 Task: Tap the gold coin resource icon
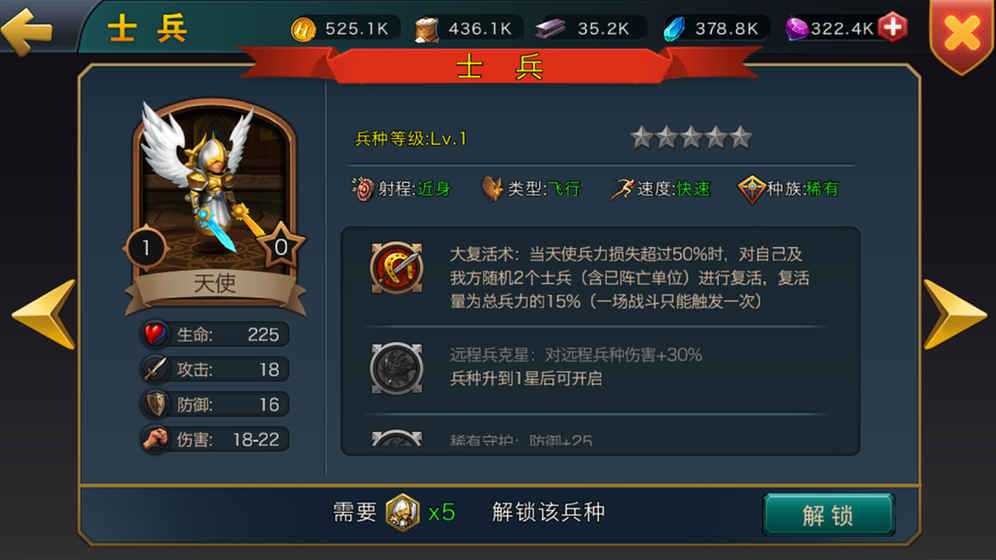303,29
